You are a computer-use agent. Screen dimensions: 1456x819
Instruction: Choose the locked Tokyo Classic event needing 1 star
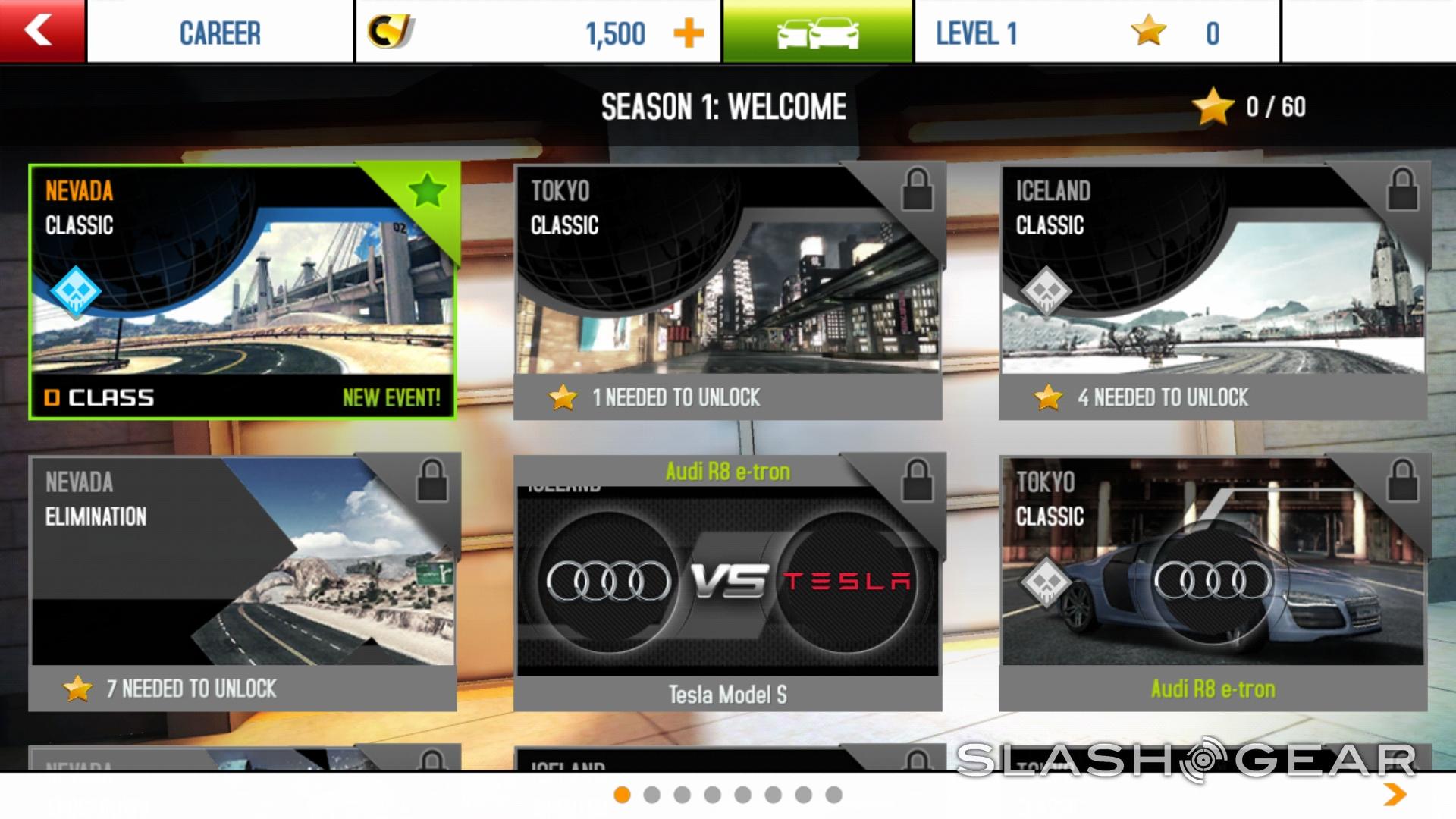727,292
